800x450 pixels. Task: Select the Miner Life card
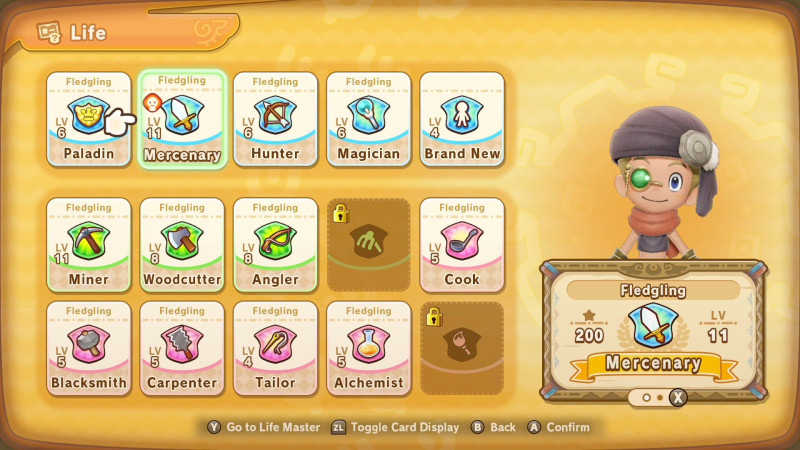[88, 244]
